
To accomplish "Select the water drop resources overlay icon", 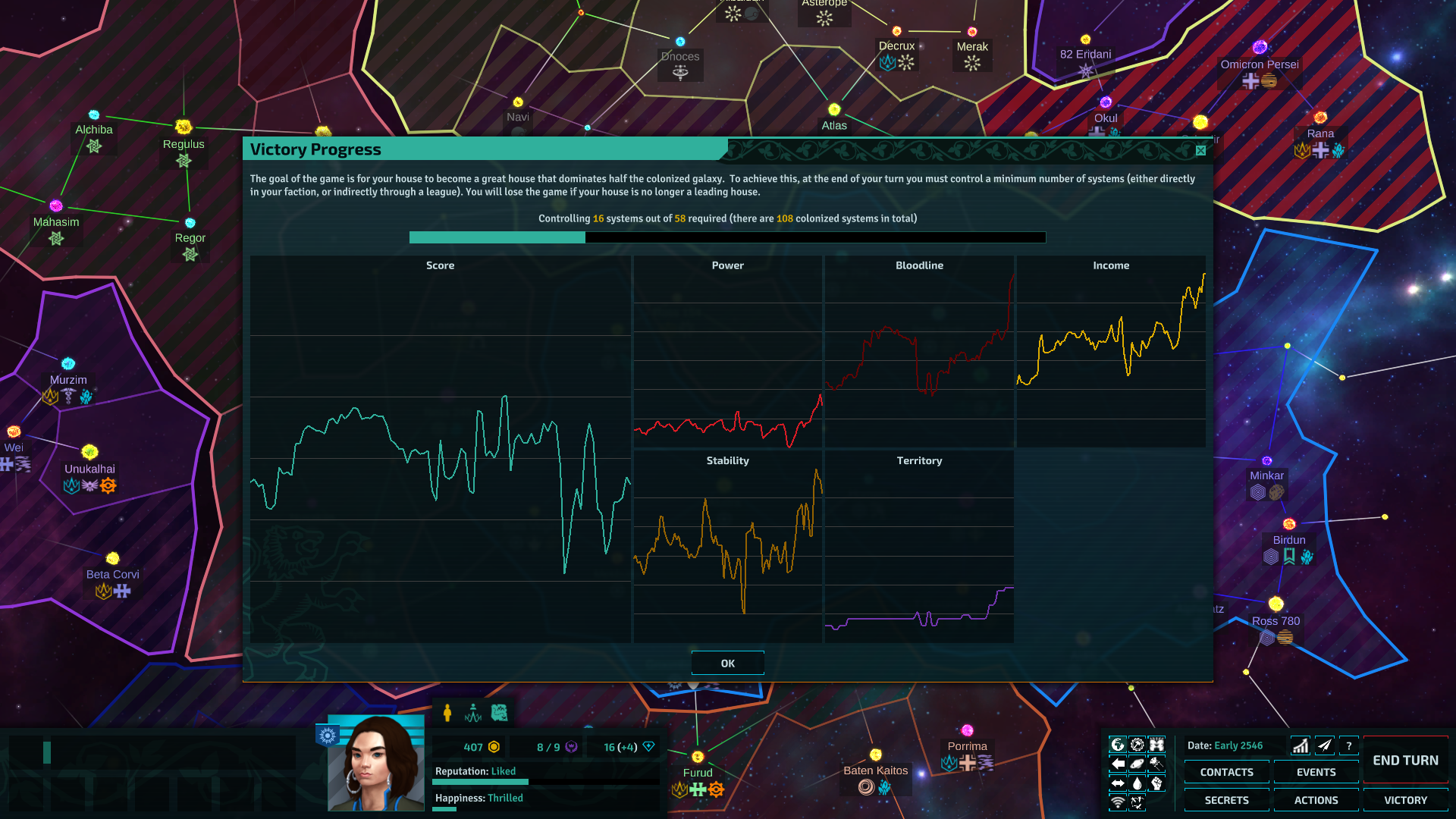I will (x=1137, y=783).
